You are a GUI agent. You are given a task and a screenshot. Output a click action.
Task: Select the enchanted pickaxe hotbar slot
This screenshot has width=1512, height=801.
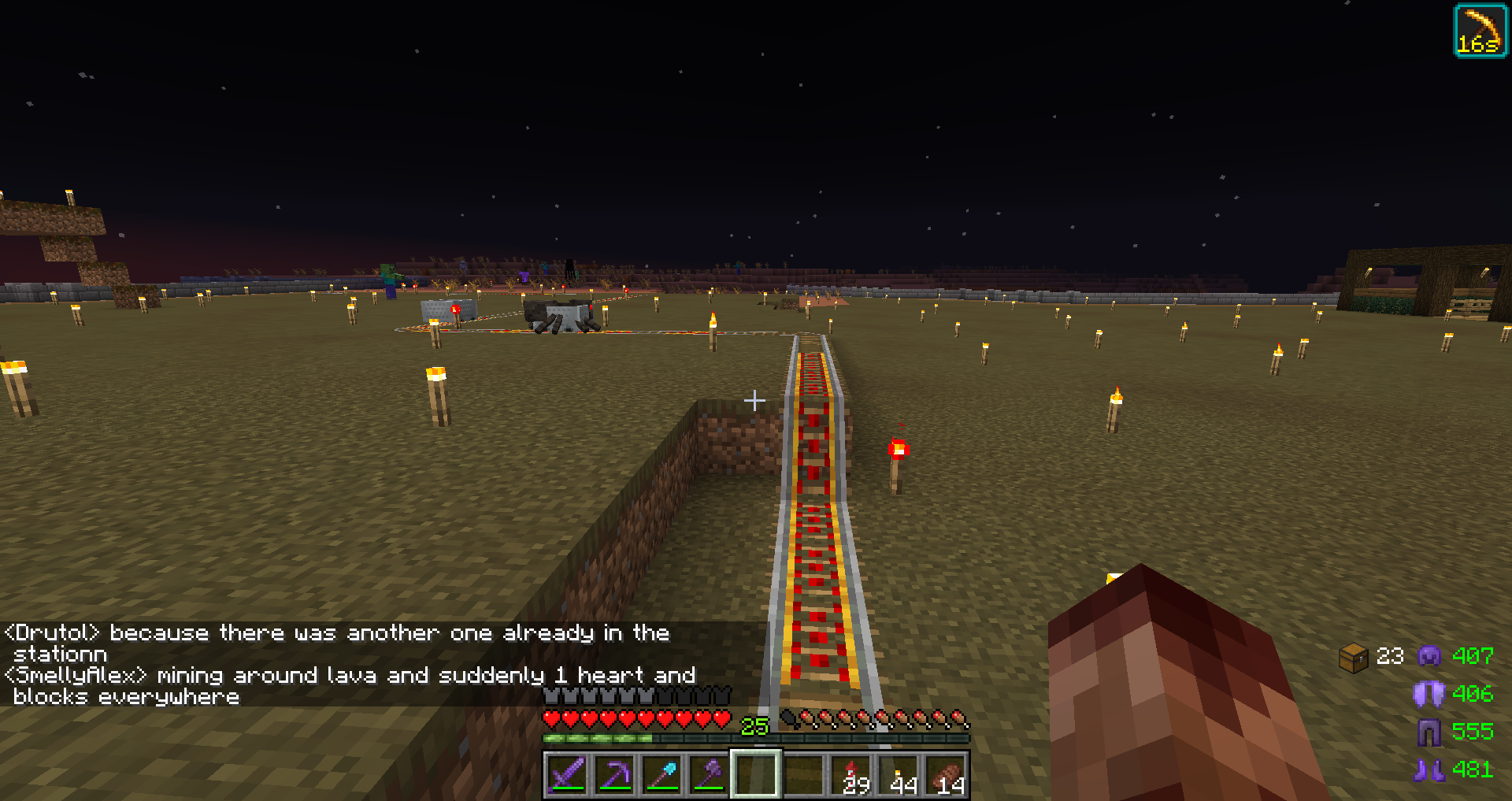(614, 774)
